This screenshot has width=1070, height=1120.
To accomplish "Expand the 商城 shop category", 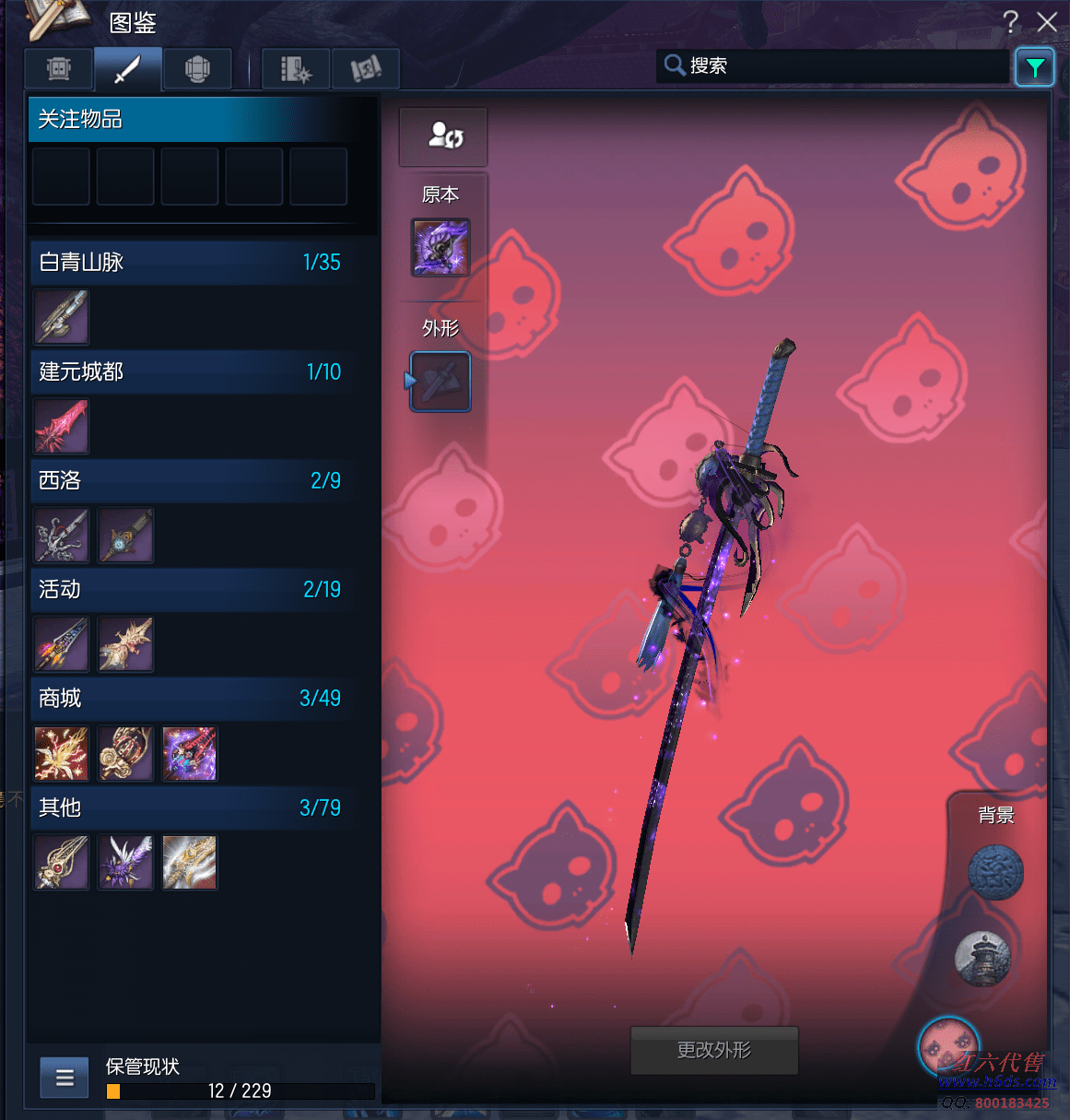I will 190,698.
